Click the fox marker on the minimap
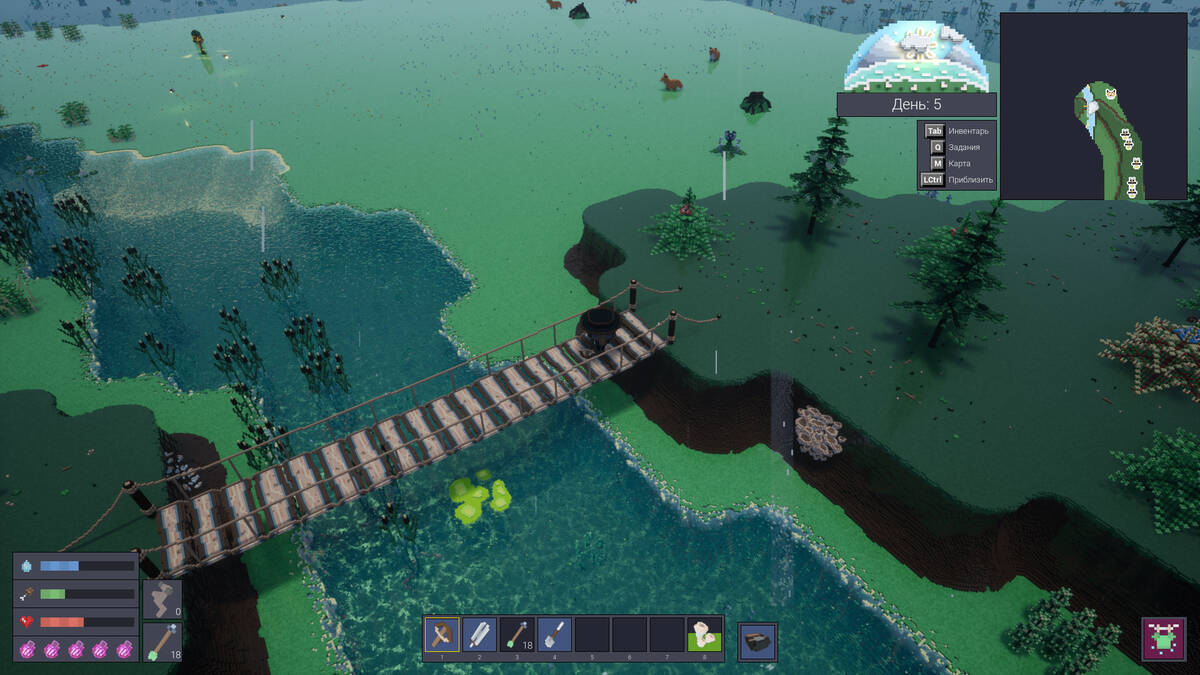Image resolution: width=1200 pixels, height=675 pixels. pos(1111,94)
